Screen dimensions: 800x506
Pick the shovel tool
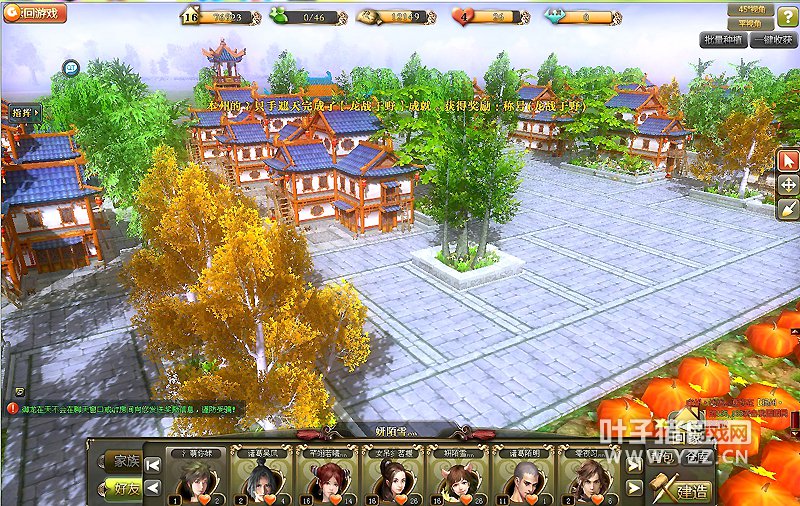[788, 208]
